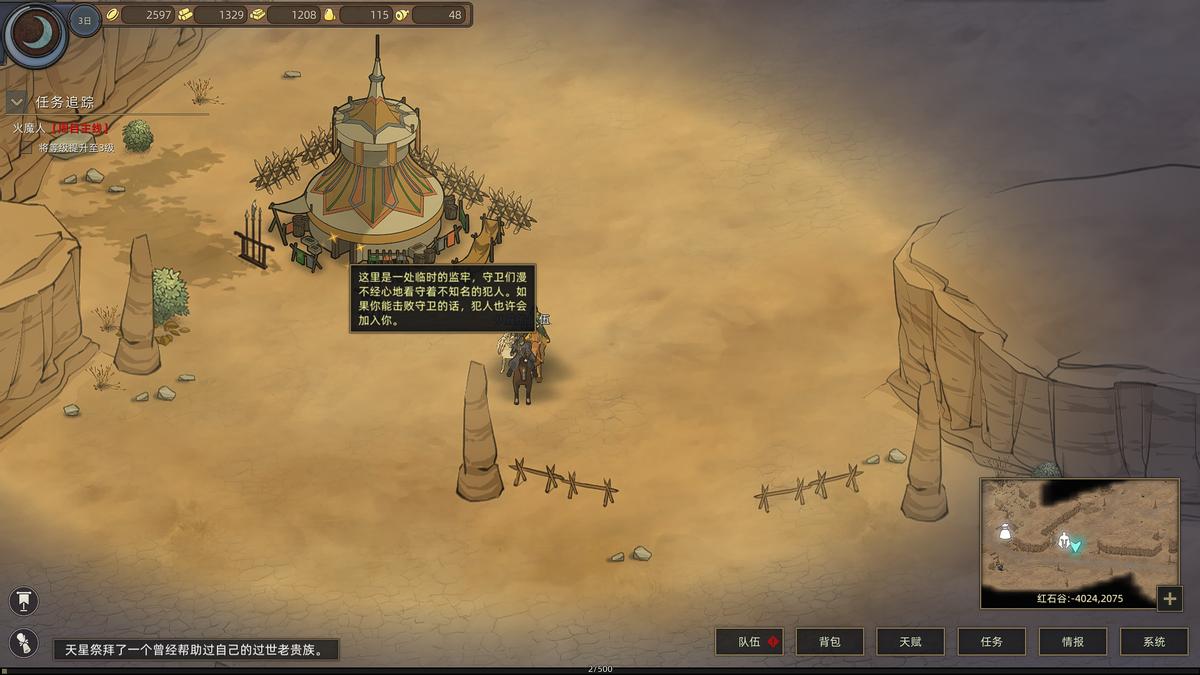Open the 背包 (Backpack) inventory
The height and width of the screenshot is (675, 1200).
click(x=829, y=642)
